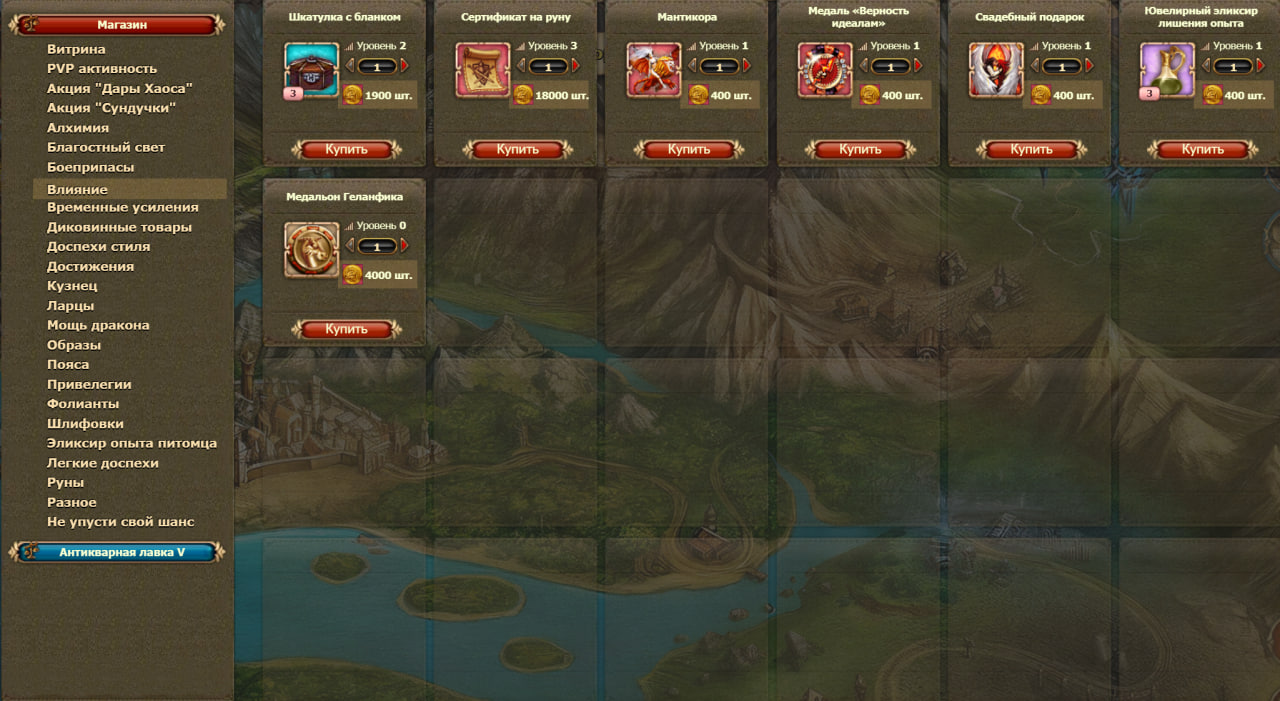Image resolution: width=1280 pixels, height=701 pixels.
Task: Select the Алхимия category
Action: coord(78,128)
